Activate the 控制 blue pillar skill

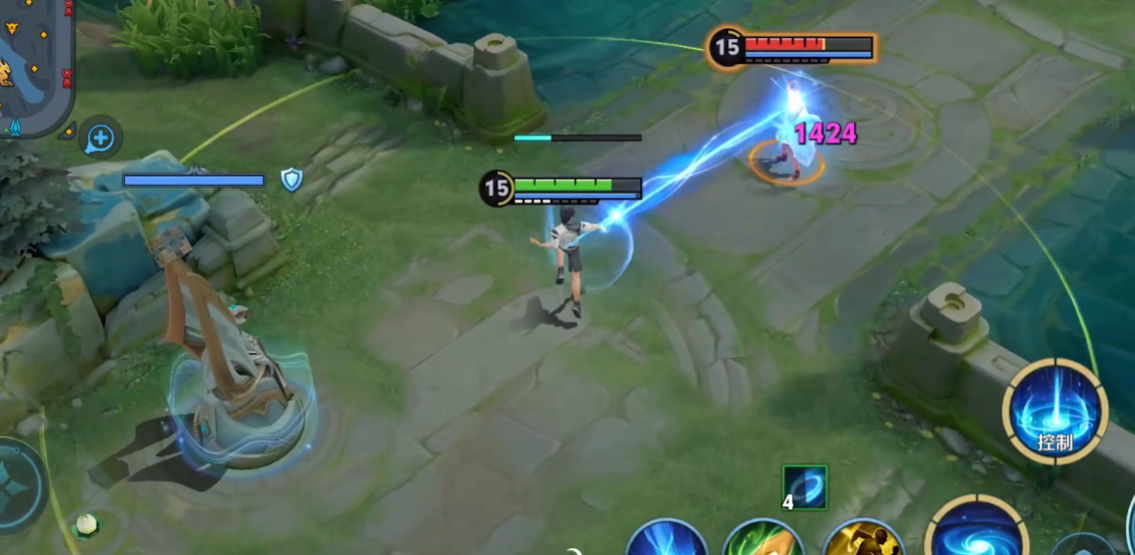pyautogui.click(x=1054, y=411)
